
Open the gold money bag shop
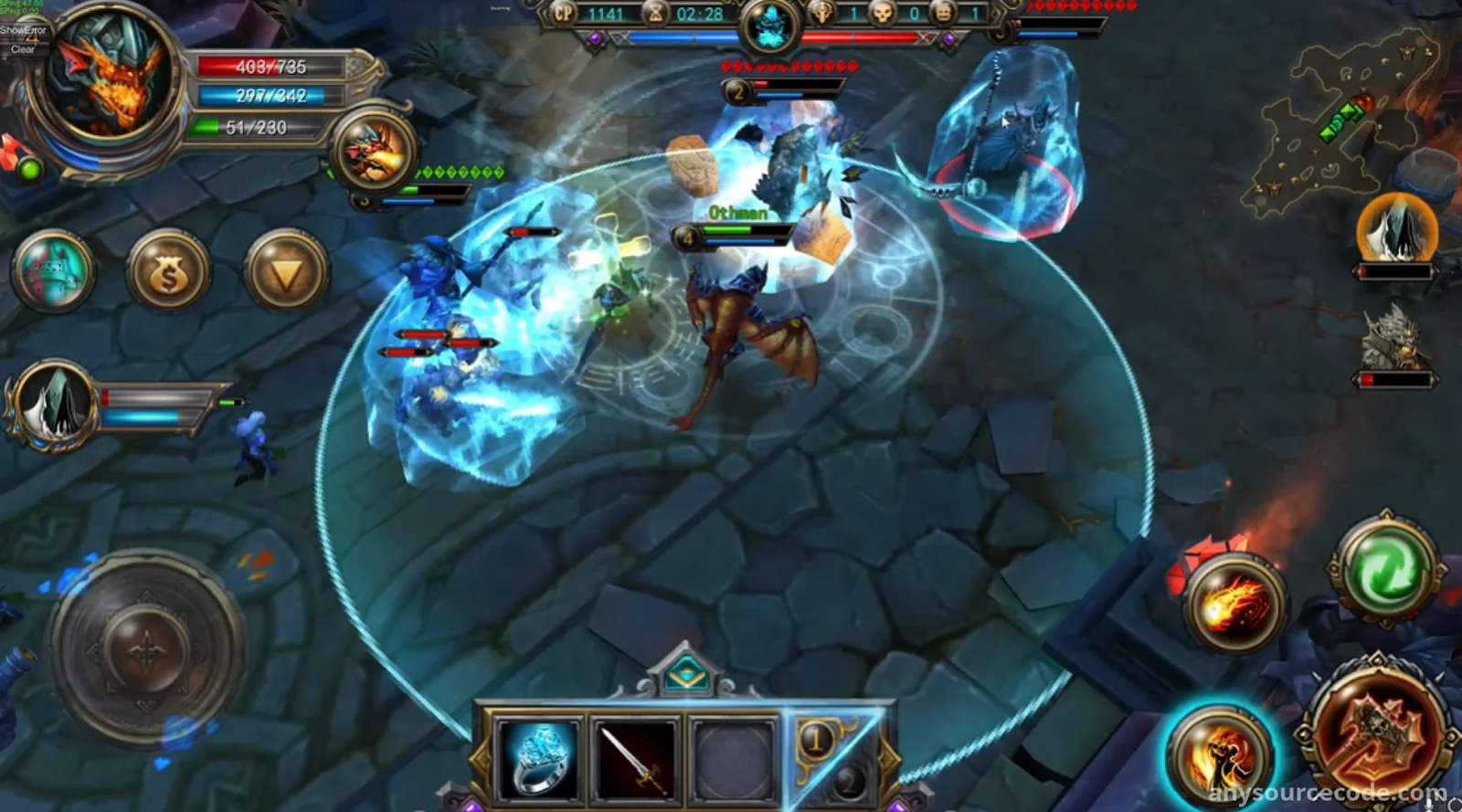(168, 272)
